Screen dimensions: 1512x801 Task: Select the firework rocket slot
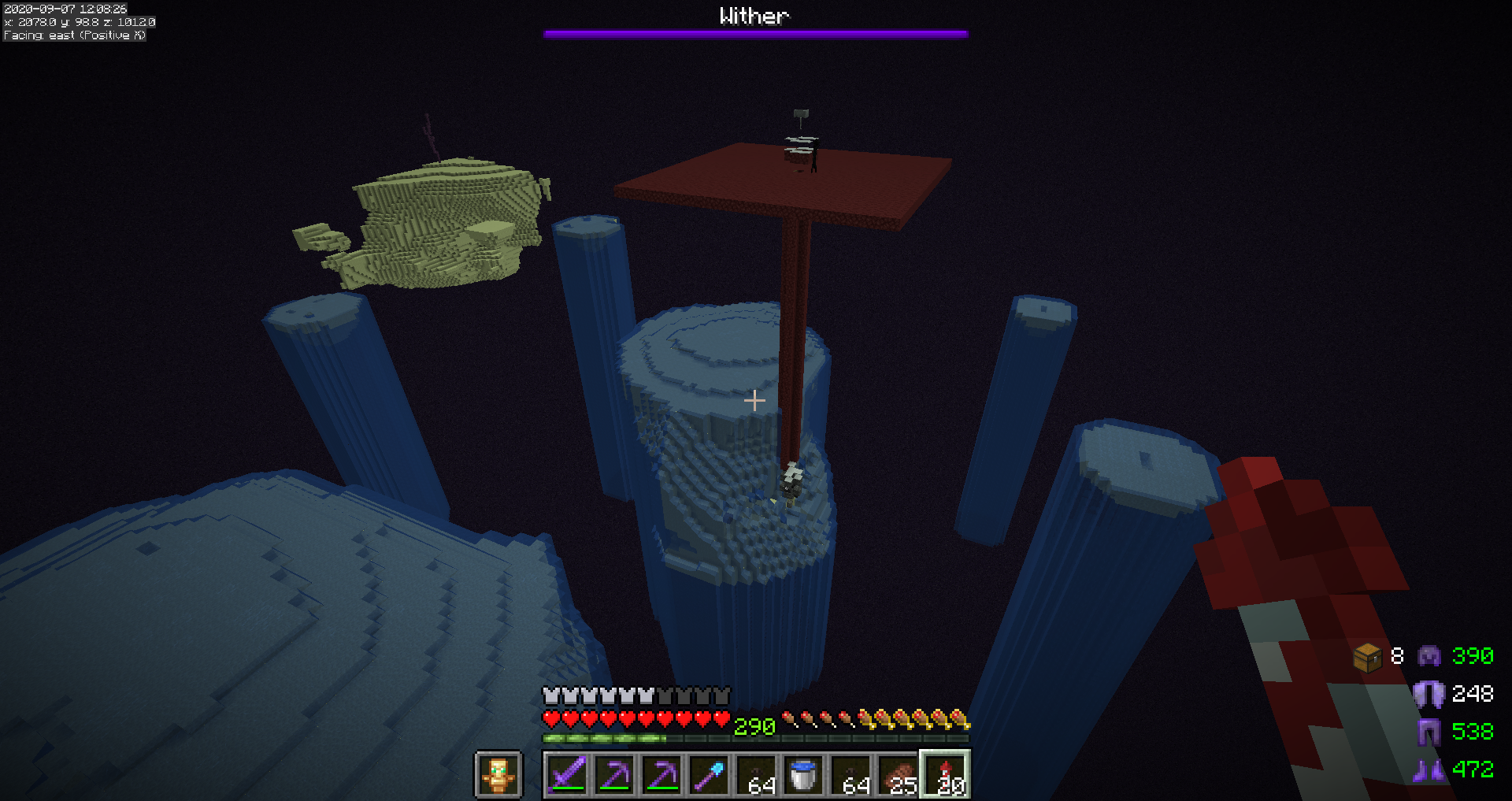point(945,775)
